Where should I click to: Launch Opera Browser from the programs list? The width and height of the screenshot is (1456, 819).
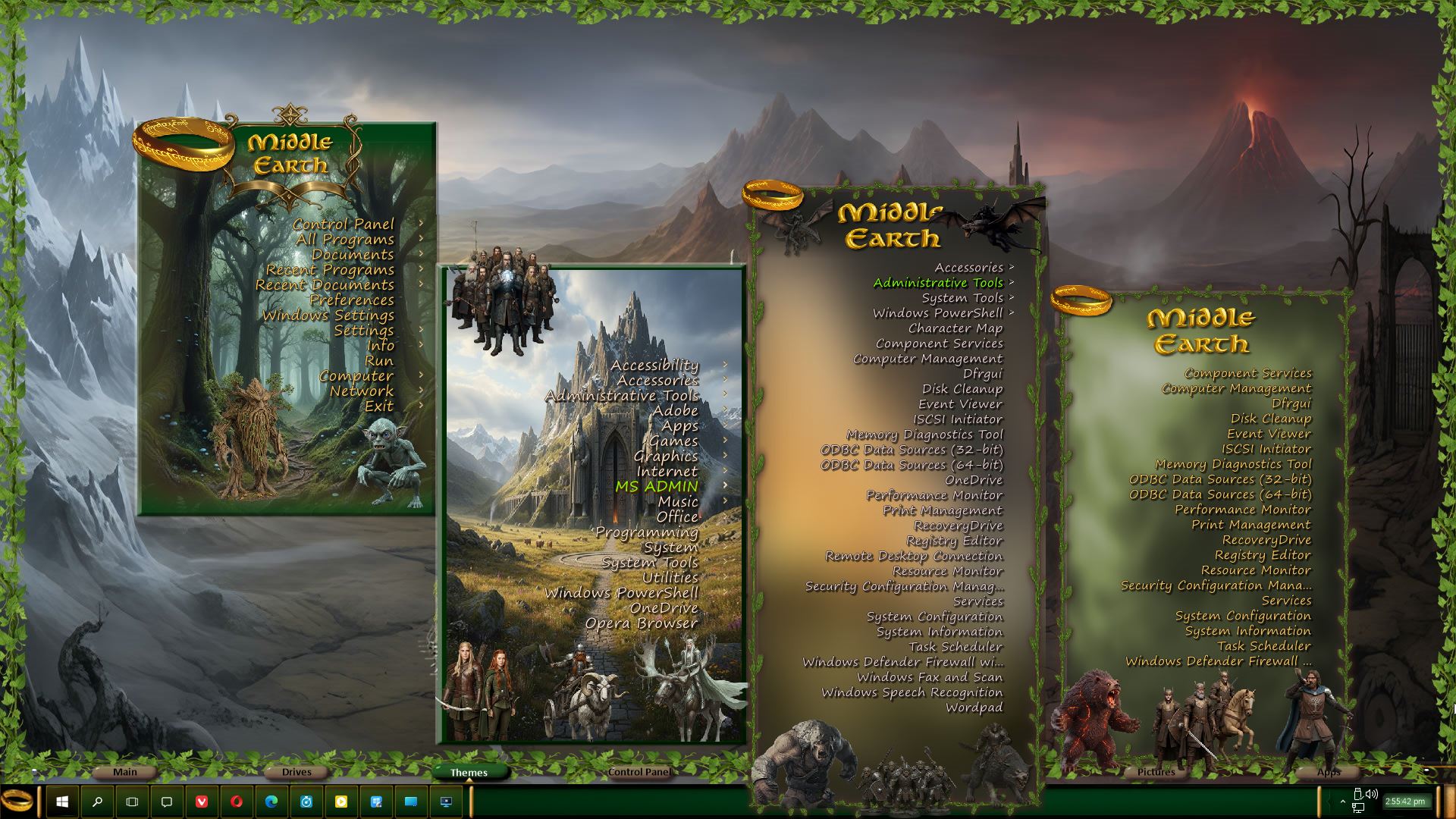pyautogui.click(x=641, y=623)
